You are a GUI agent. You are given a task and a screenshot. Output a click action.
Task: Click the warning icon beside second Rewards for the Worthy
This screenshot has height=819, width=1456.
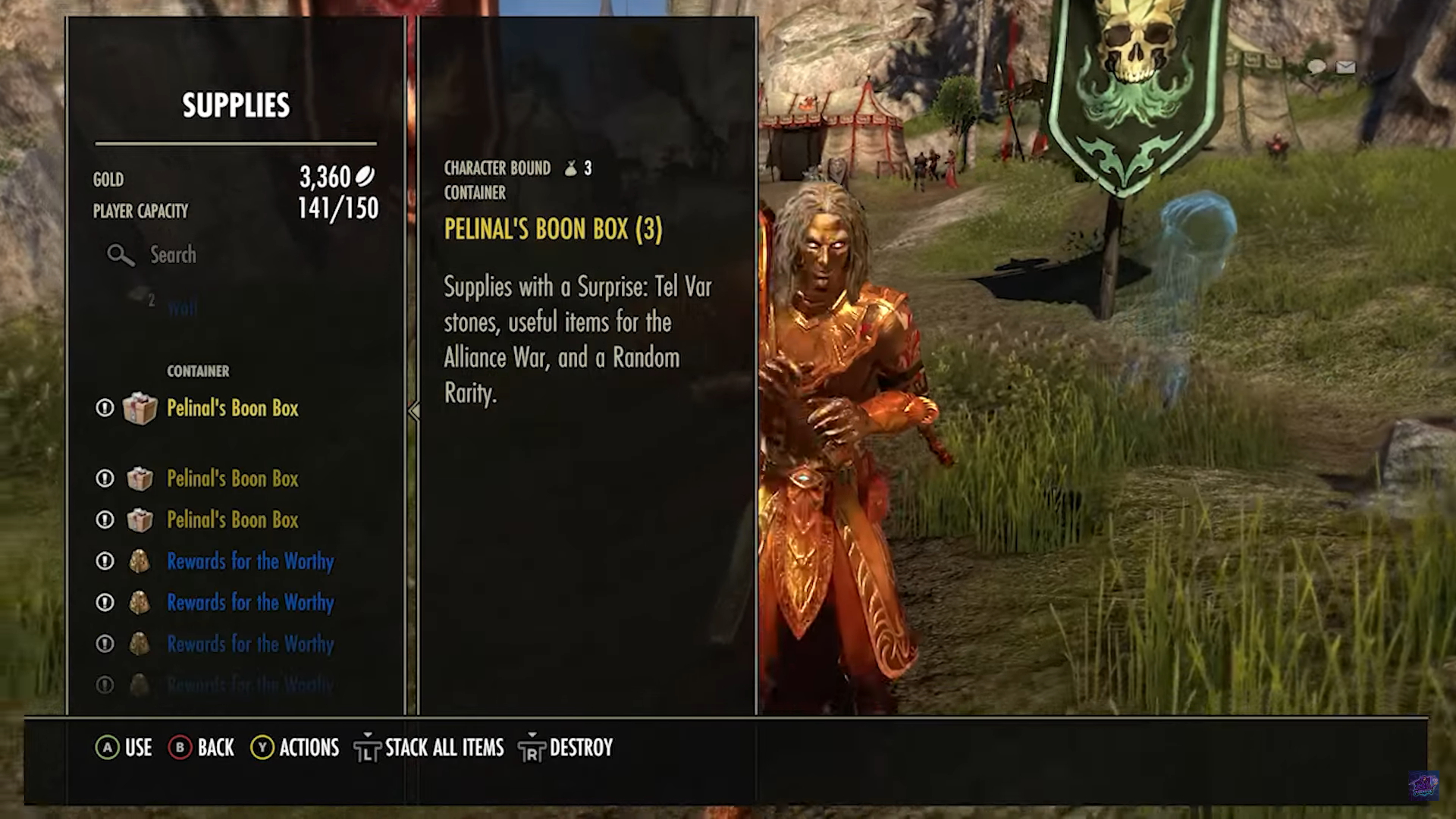(x=104, y=602)
